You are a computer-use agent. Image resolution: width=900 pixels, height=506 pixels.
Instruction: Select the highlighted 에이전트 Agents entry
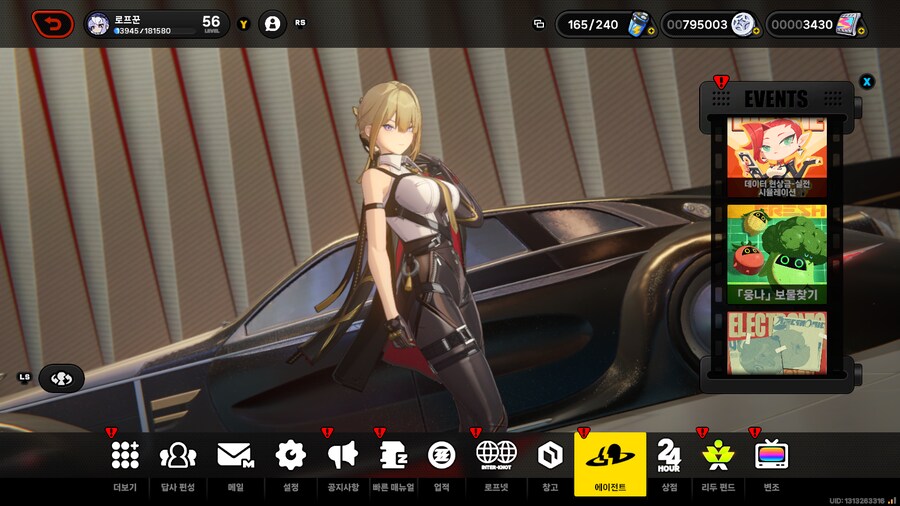[610, 462]
